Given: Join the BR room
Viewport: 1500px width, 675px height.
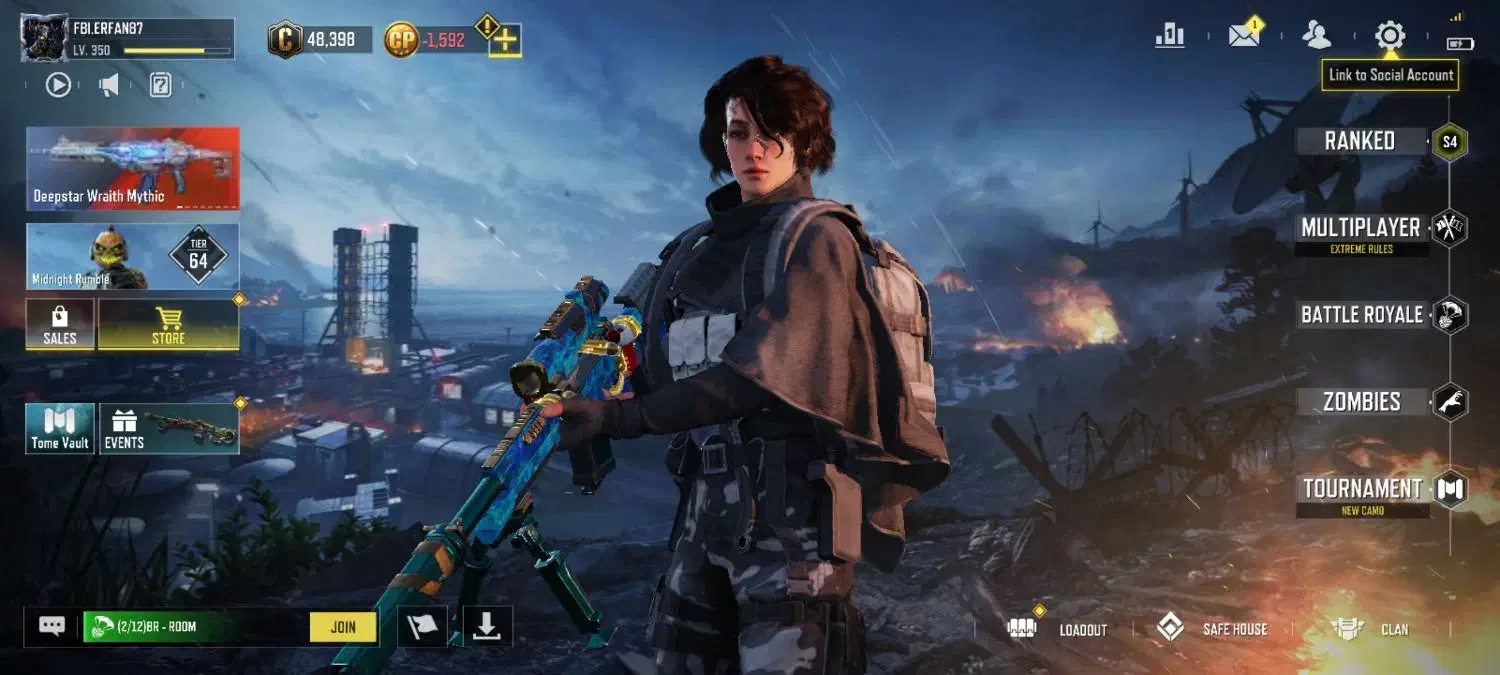Looking at the screenshot, I should point(343,627).
